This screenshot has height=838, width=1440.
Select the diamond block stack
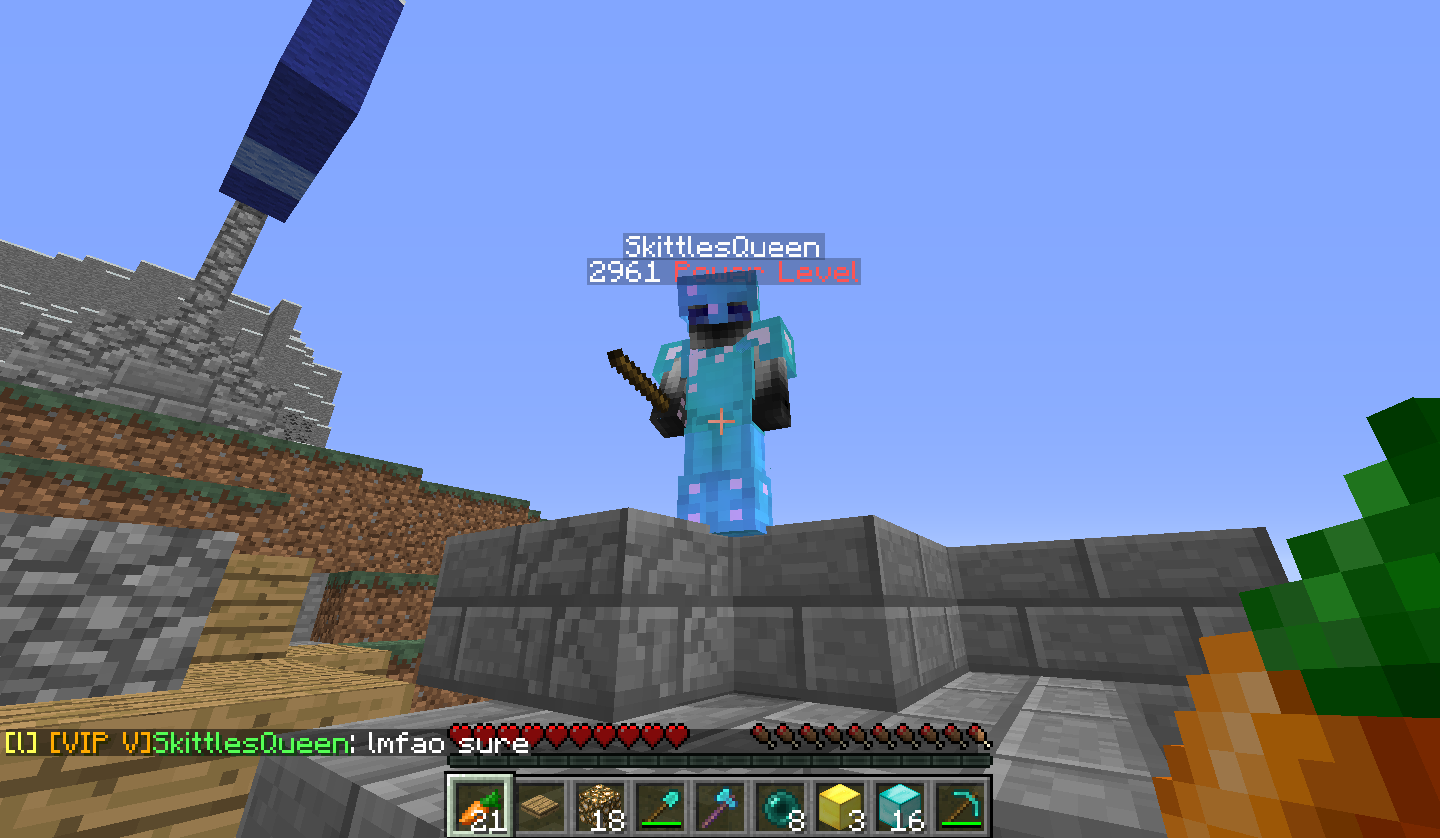click(900, 806)
